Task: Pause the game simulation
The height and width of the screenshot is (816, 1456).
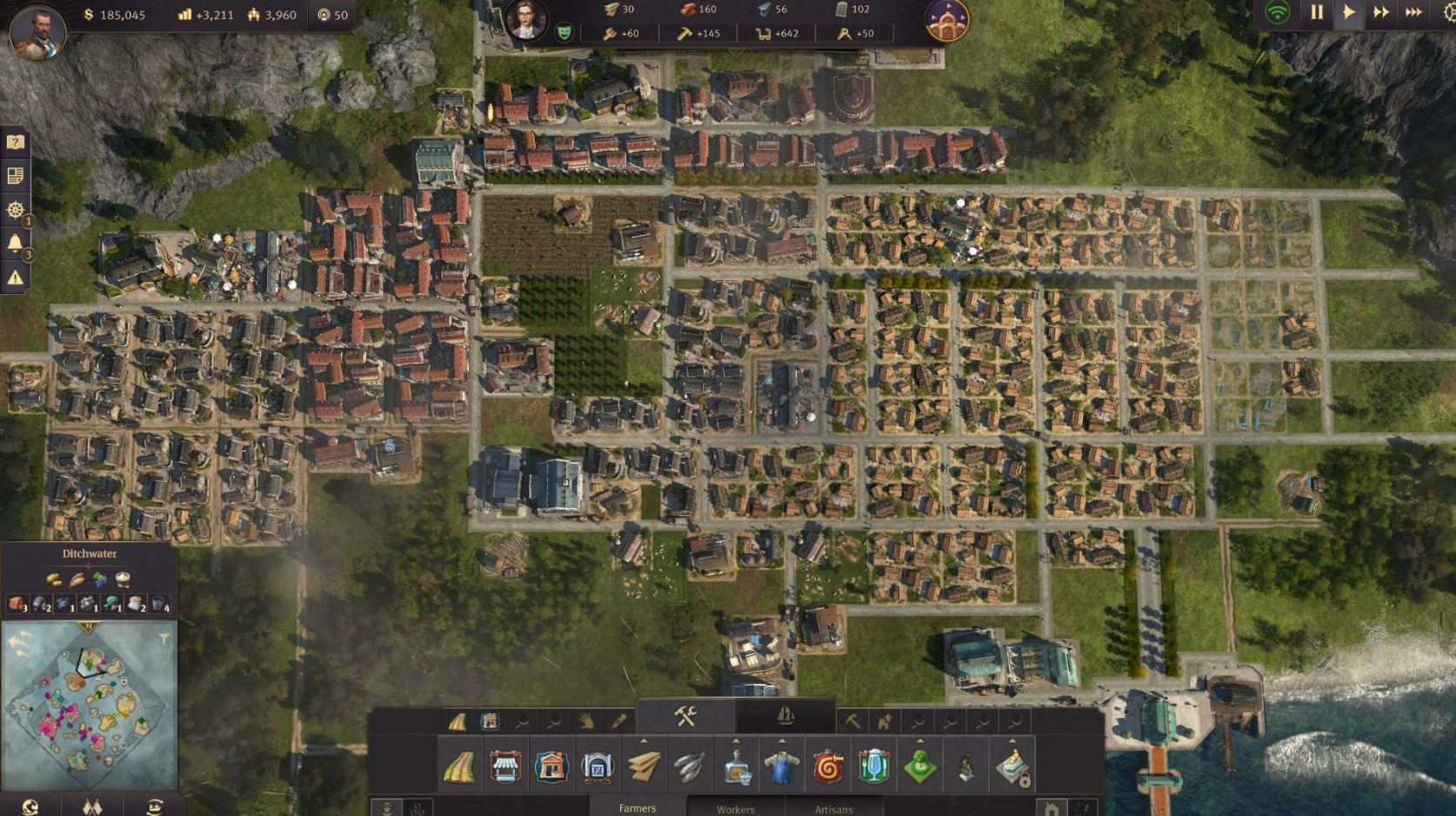Action: [1316, 14]
